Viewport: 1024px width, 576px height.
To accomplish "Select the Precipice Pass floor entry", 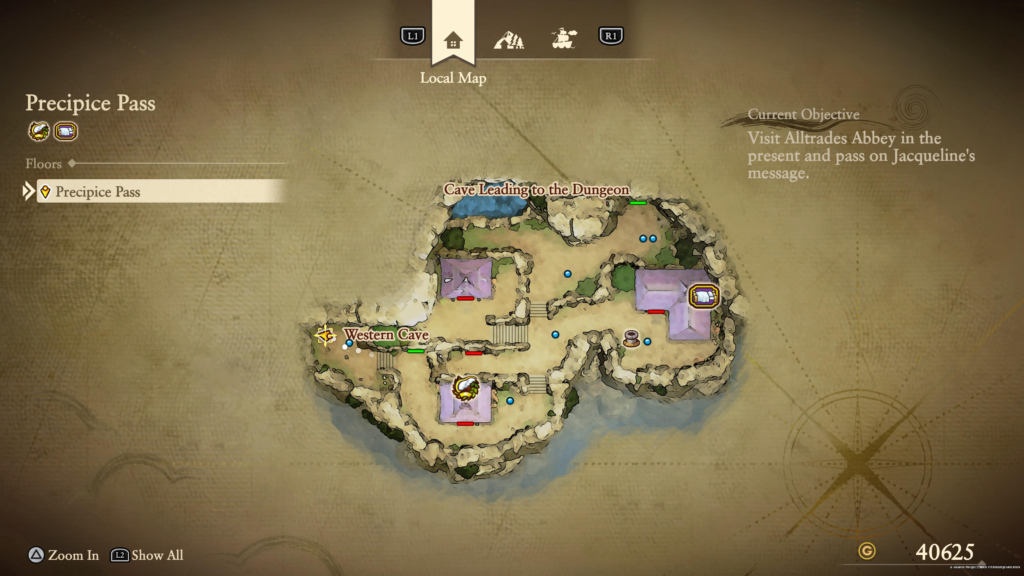I will (x=162, y=191).
